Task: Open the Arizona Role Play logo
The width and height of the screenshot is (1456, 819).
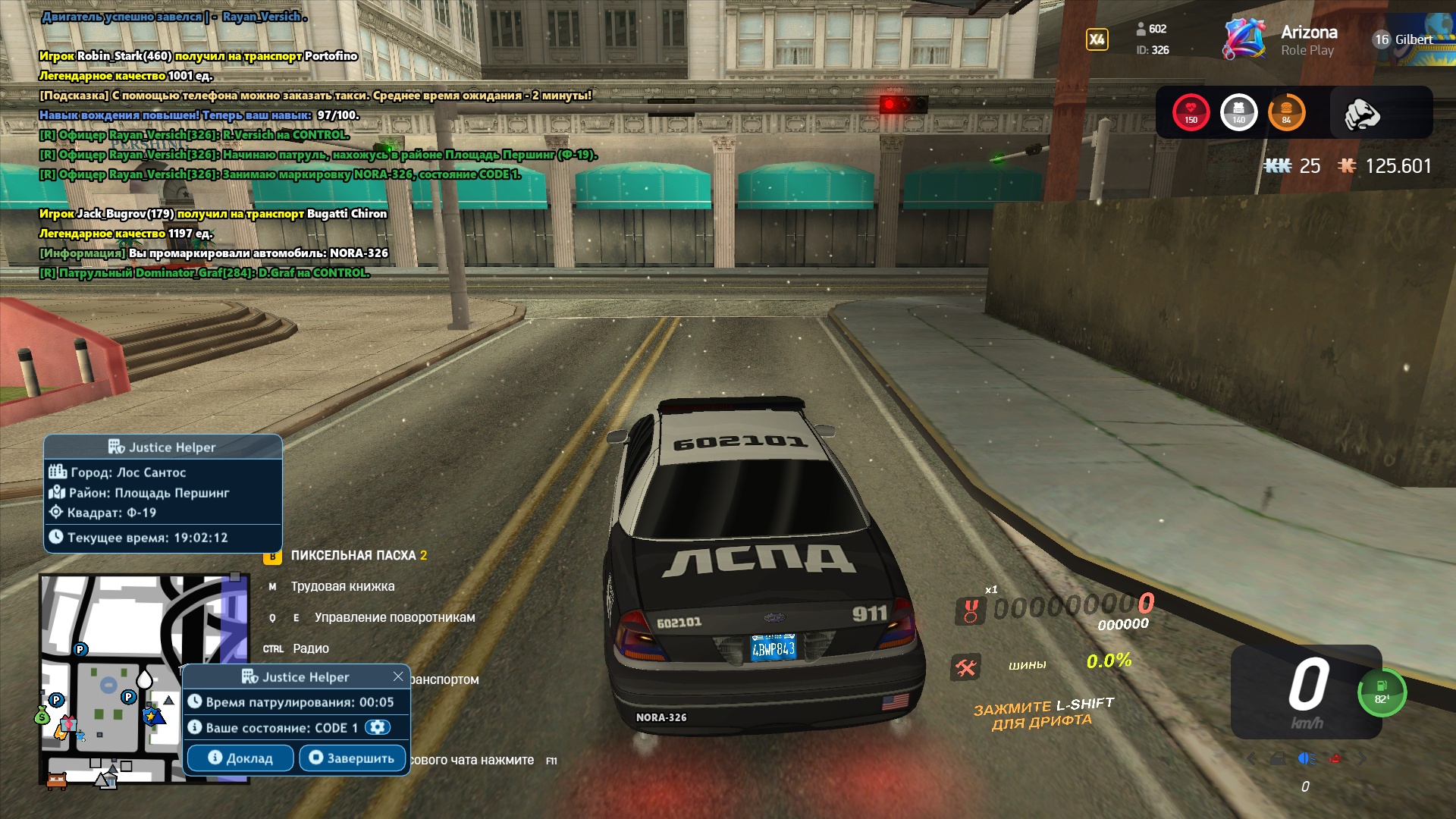Action: tap(1280, 40)
